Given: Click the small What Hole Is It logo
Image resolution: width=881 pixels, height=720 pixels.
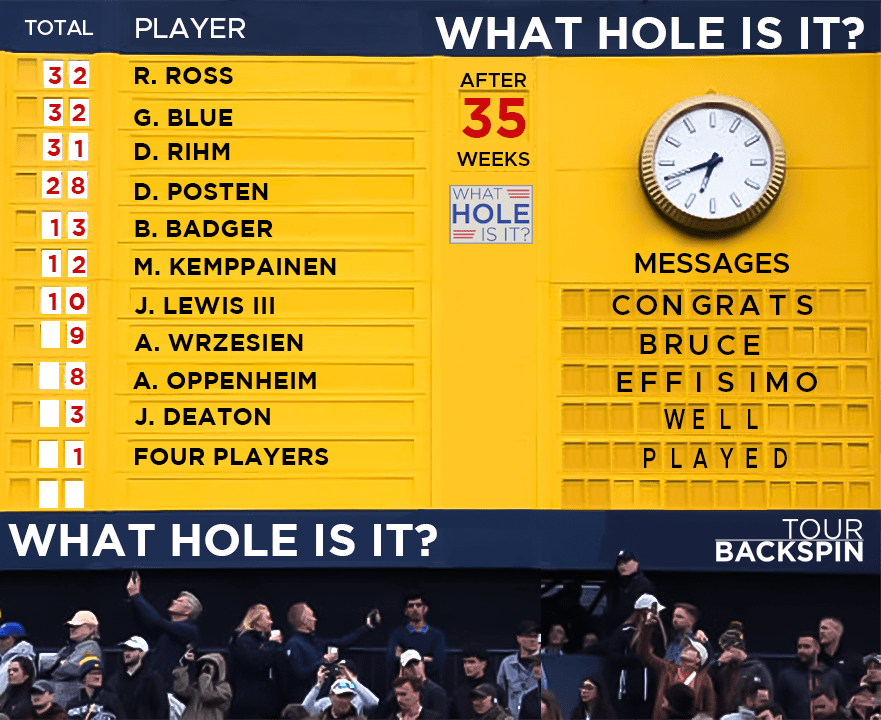Looking at the screenshot, I should pos(491,214).
